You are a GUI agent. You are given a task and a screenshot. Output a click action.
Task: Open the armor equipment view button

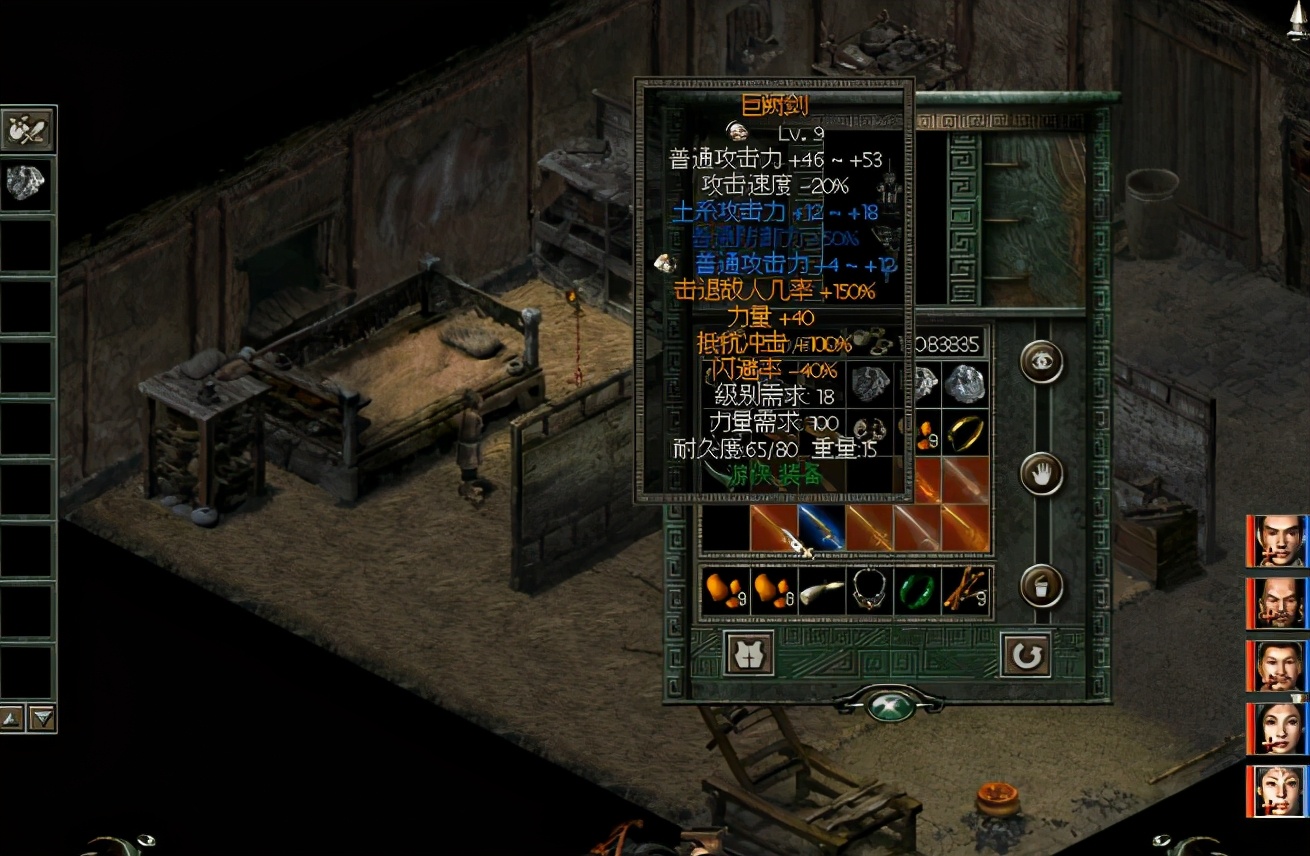(749, 654)
